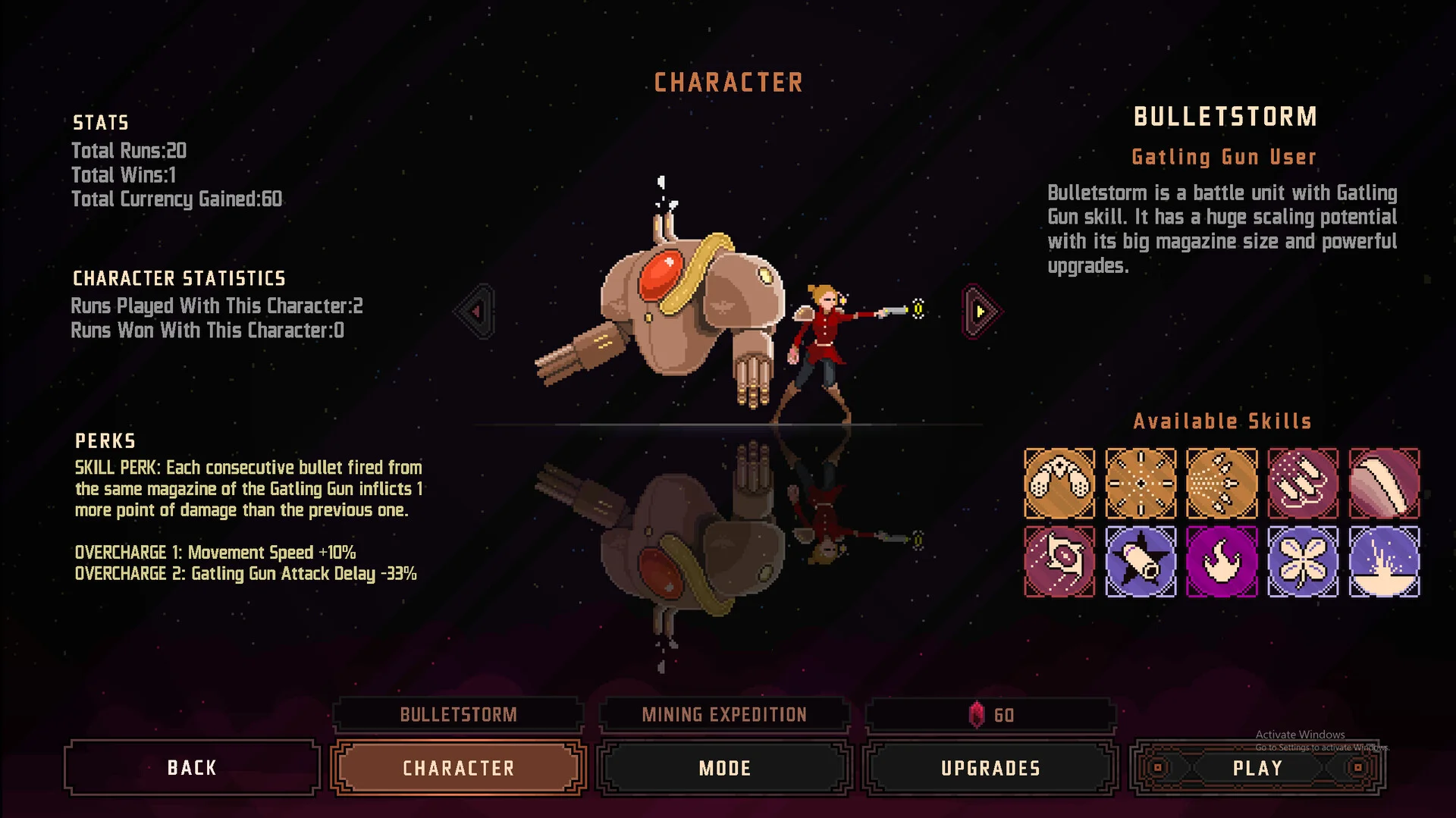
Task: Start the run with PLAY
Action: [1257, 768]
